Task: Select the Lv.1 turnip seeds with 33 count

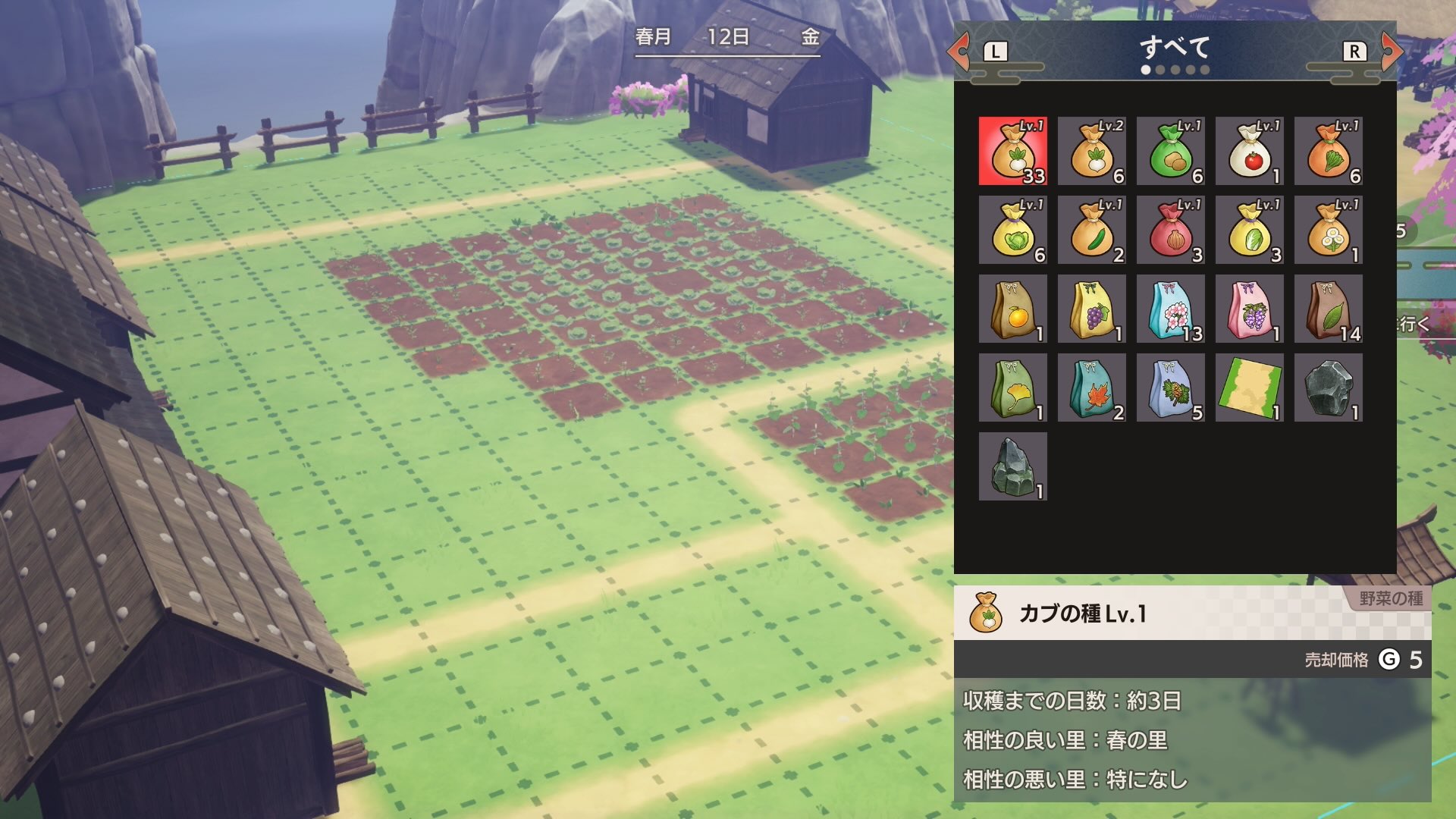Action: [x=1014, y=152]
